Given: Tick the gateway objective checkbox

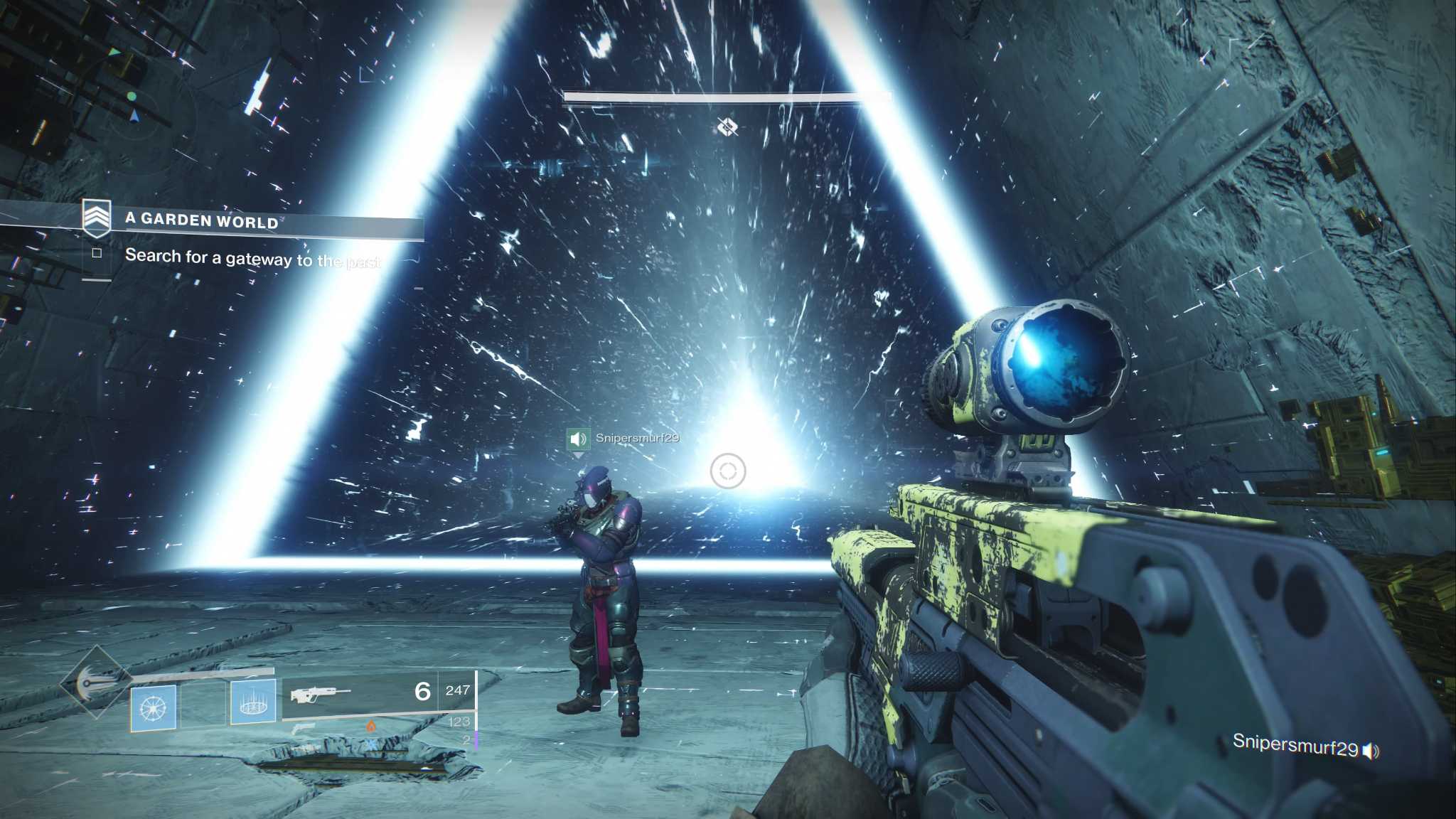Looking at the screenshot, I should (97, 253).
